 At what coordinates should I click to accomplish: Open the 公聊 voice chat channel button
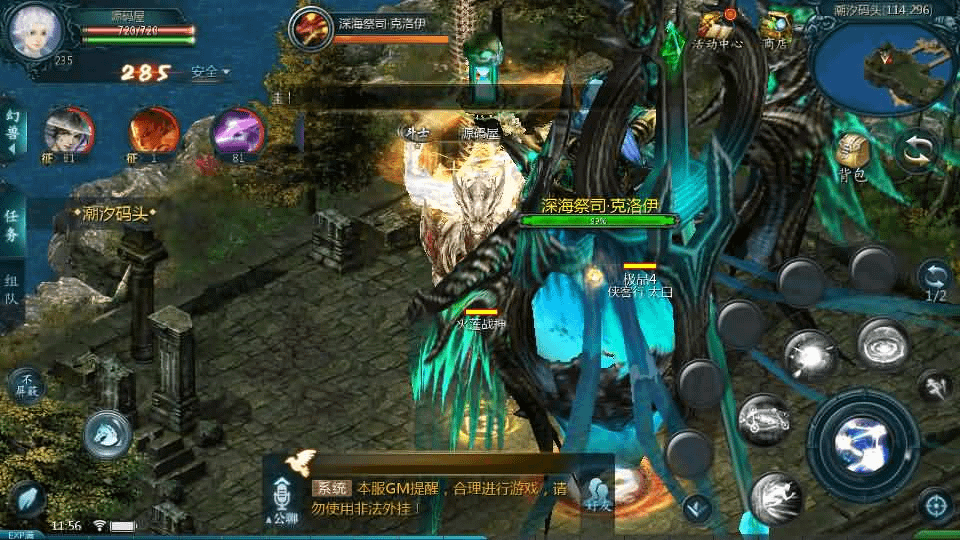pos(284,498)
